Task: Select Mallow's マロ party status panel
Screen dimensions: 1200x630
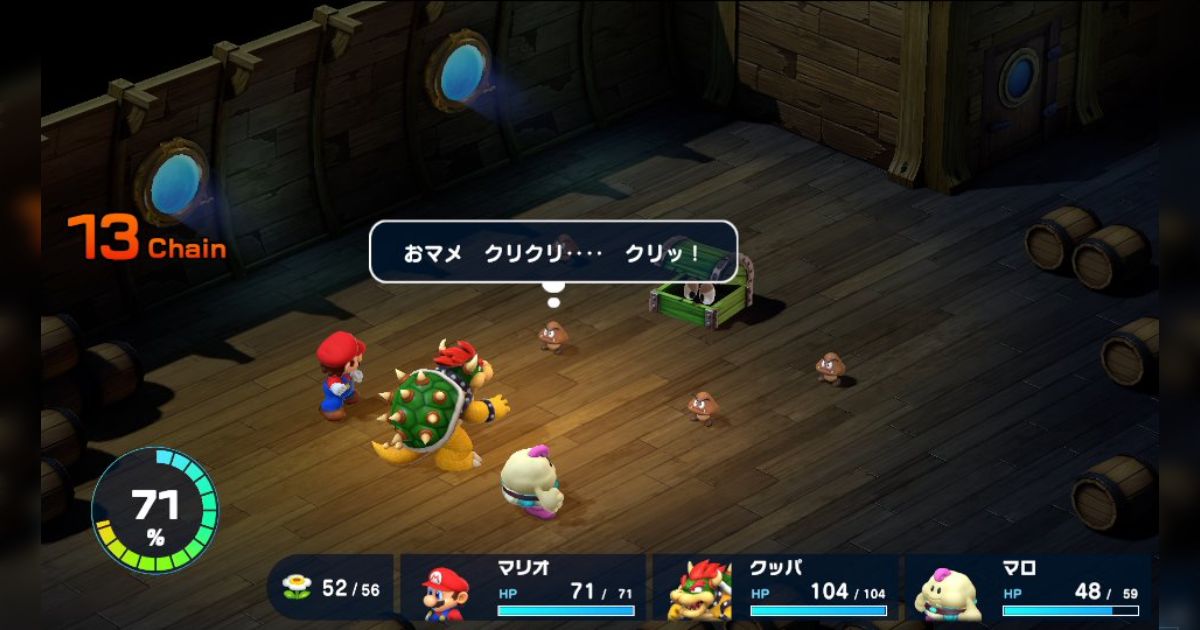Action: pyautogui.click(x=1026, y=588)
